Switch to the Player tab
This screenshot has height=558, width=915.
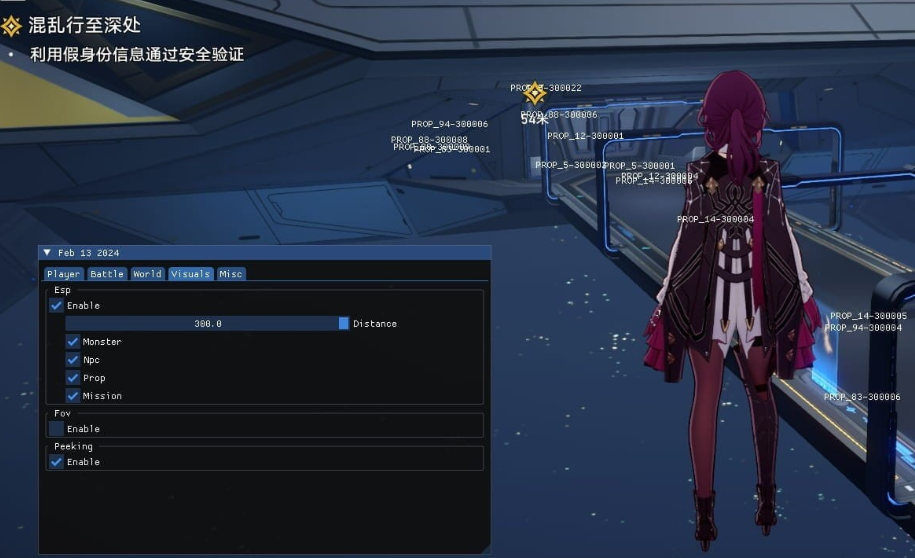pyautogui.click(x=63, y=274)
